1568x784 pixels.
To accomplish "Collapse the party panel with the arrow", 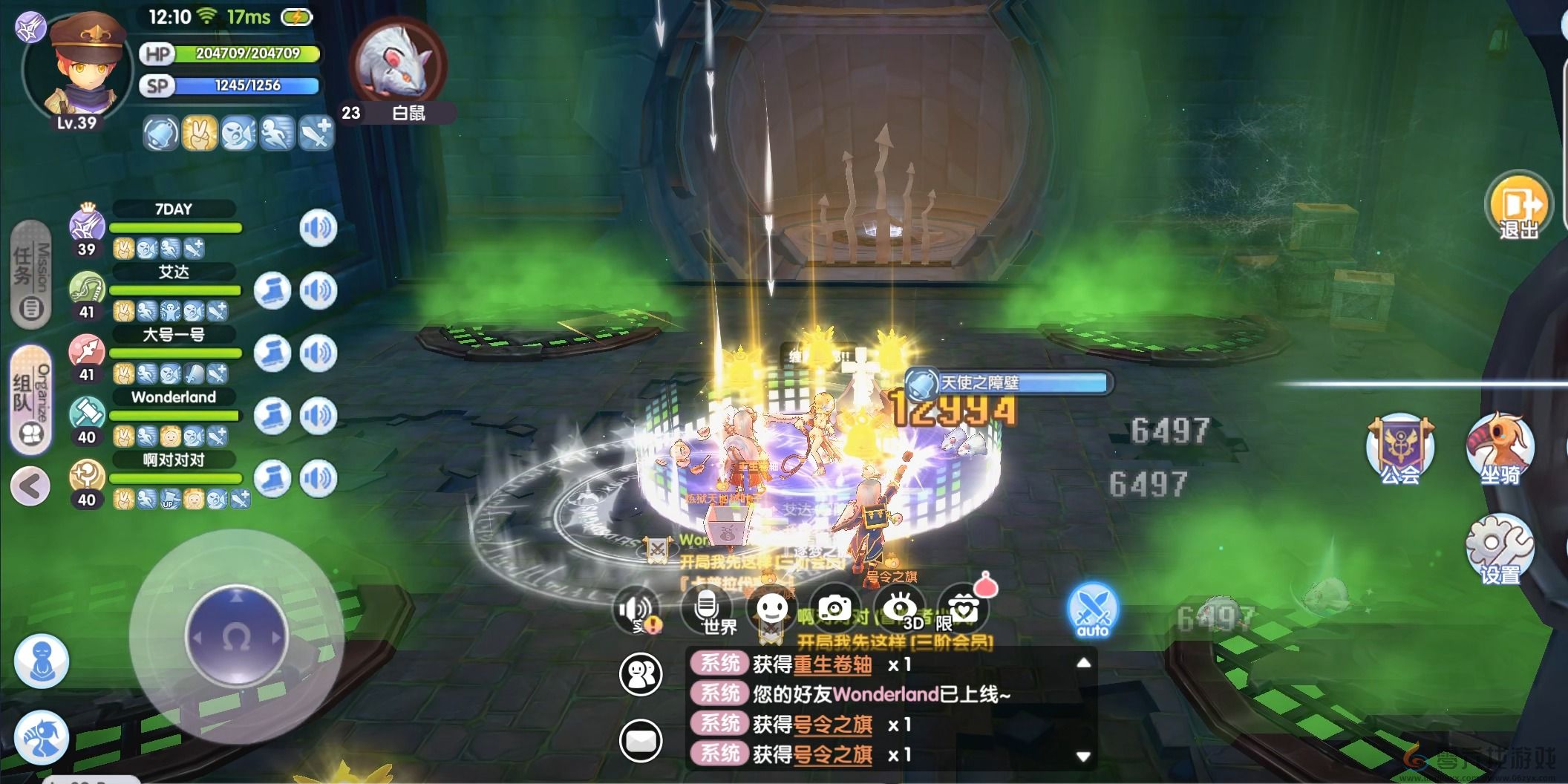I will click(30, 487).
